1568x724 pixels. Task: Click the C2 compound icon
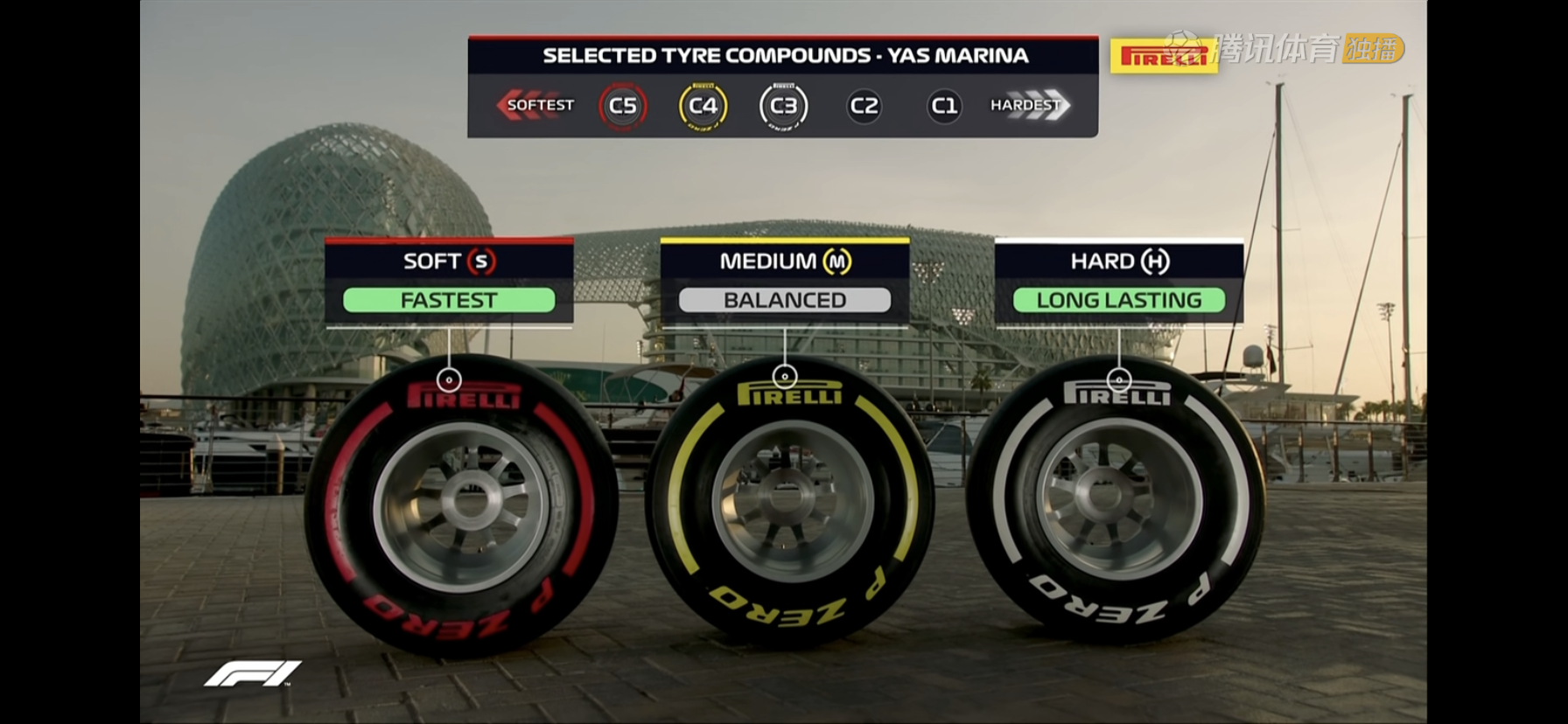pyautogui.click(x=864, y=106)
